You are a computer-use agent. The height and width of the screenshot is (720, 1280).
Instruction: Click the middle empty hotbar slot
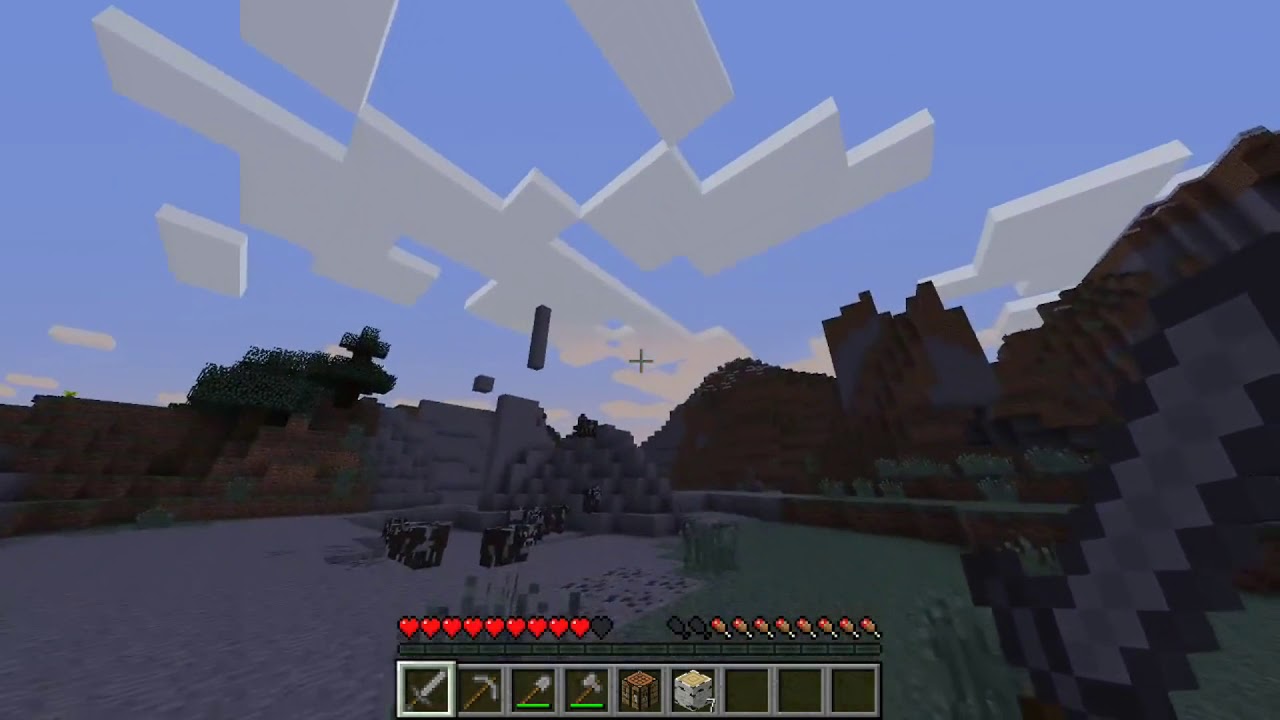point(798,686)
